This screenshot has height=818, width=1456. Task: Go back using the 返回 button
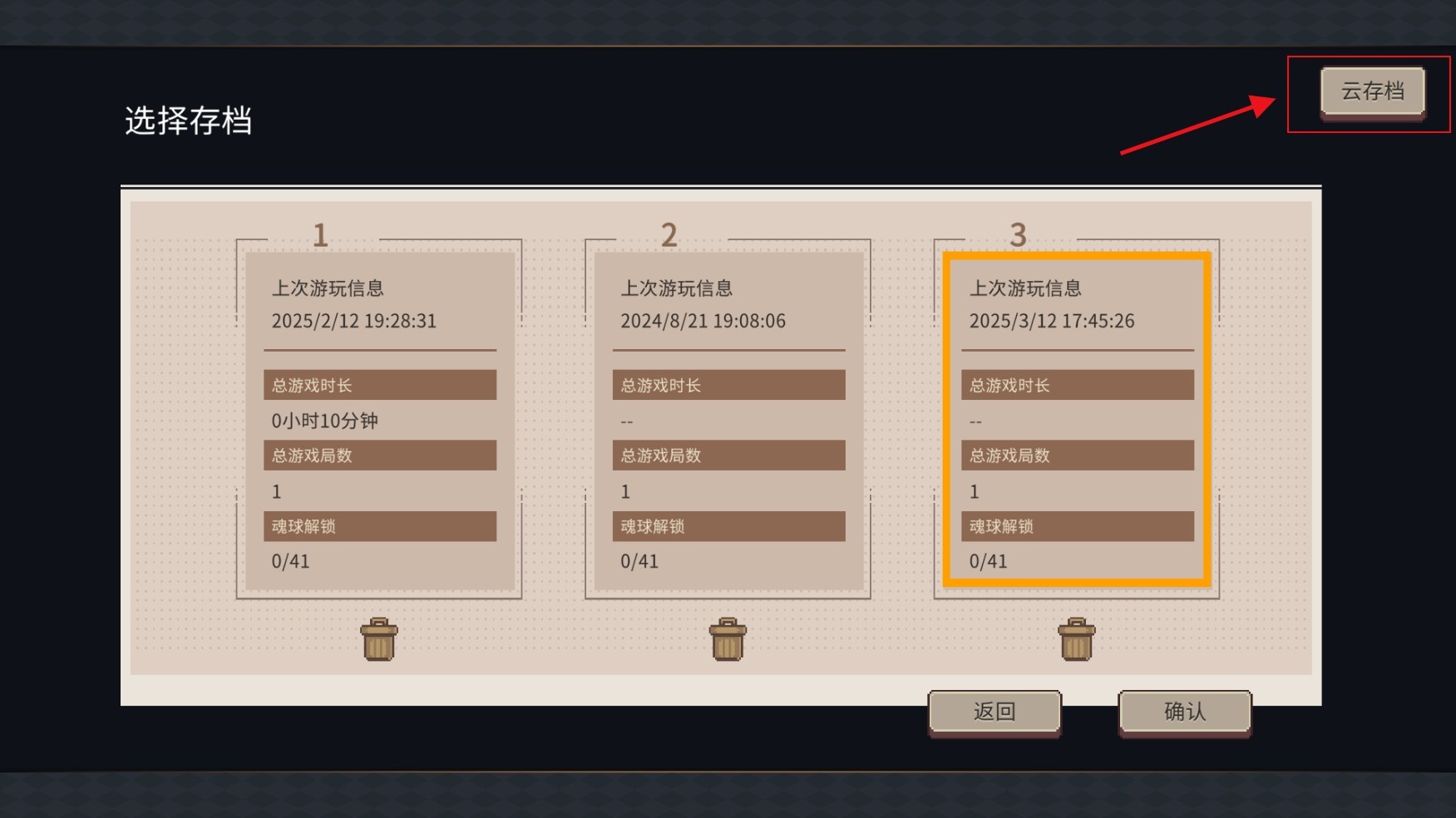995,711
